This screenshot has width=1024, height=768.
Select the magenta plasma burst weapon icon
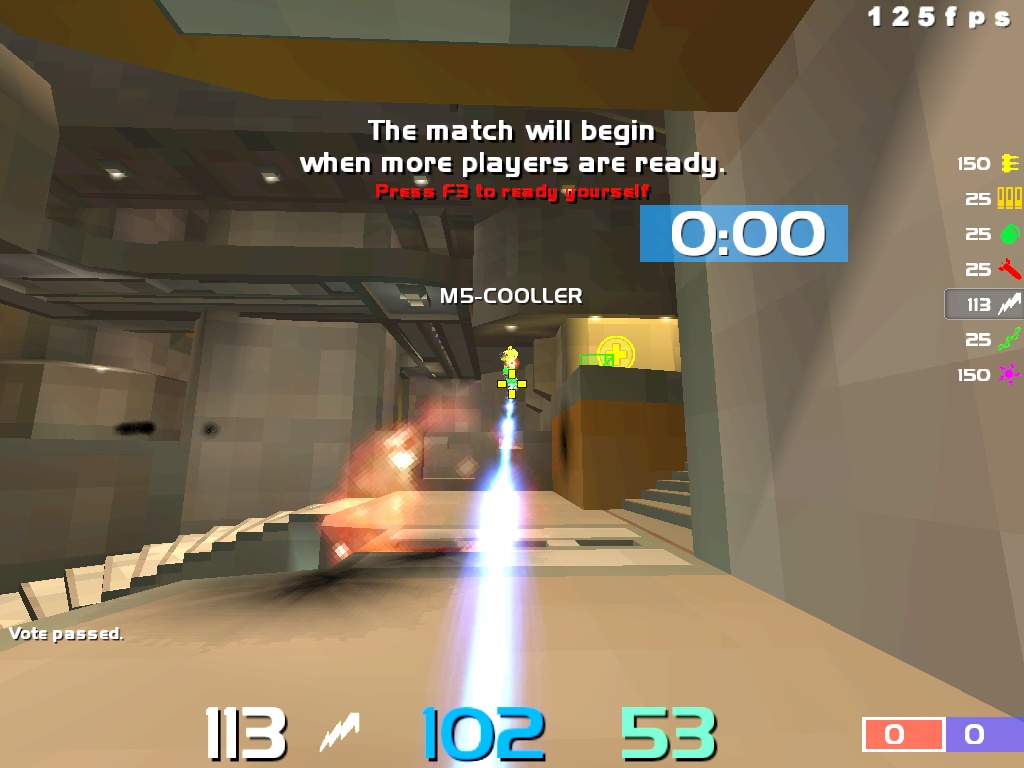click(1009, 375)
